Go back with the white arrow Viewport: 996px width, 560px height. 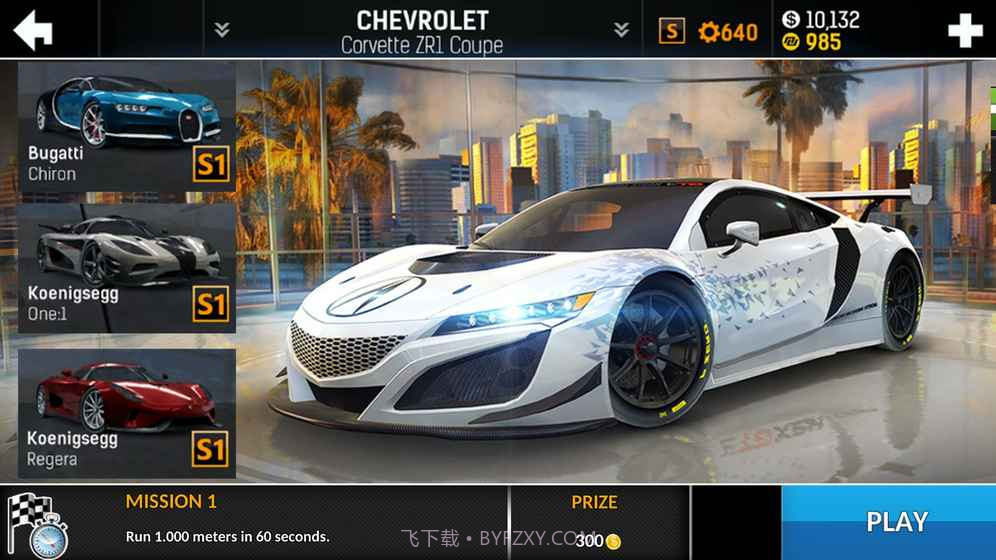coord(33,30)
